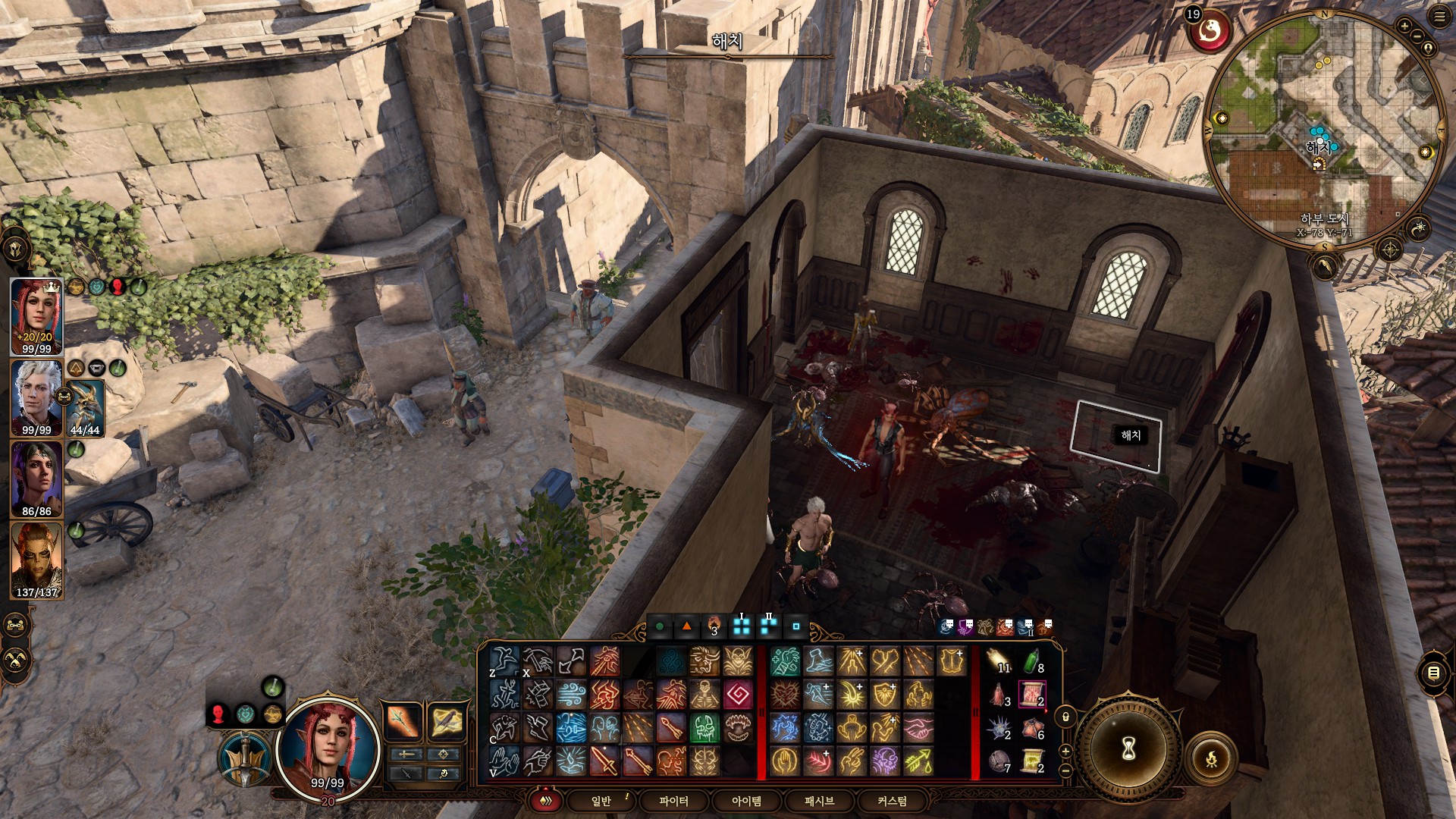This screenshot has width=1456, height=819.
Task: Click the red day-night indicator showing 19
Action: point(1210,30)
